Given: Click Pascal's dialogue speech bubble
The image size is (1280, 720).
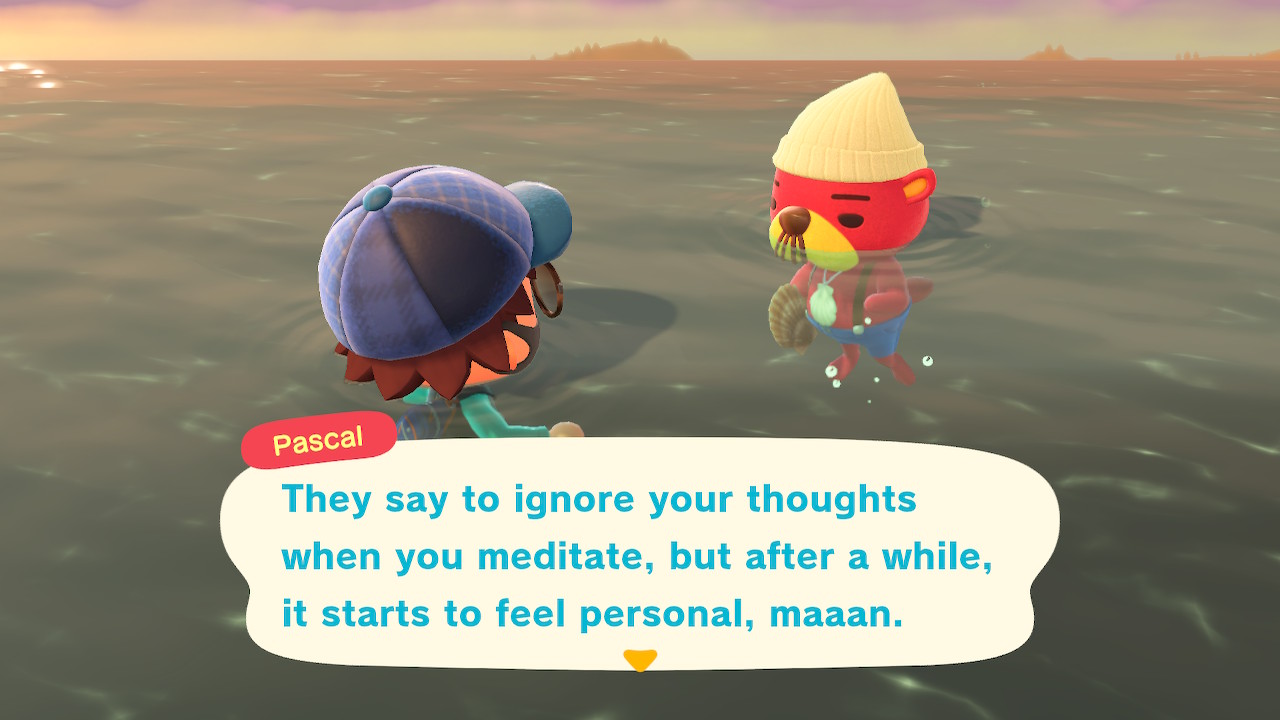Looking at the screenshot, I should coord(640,555).
